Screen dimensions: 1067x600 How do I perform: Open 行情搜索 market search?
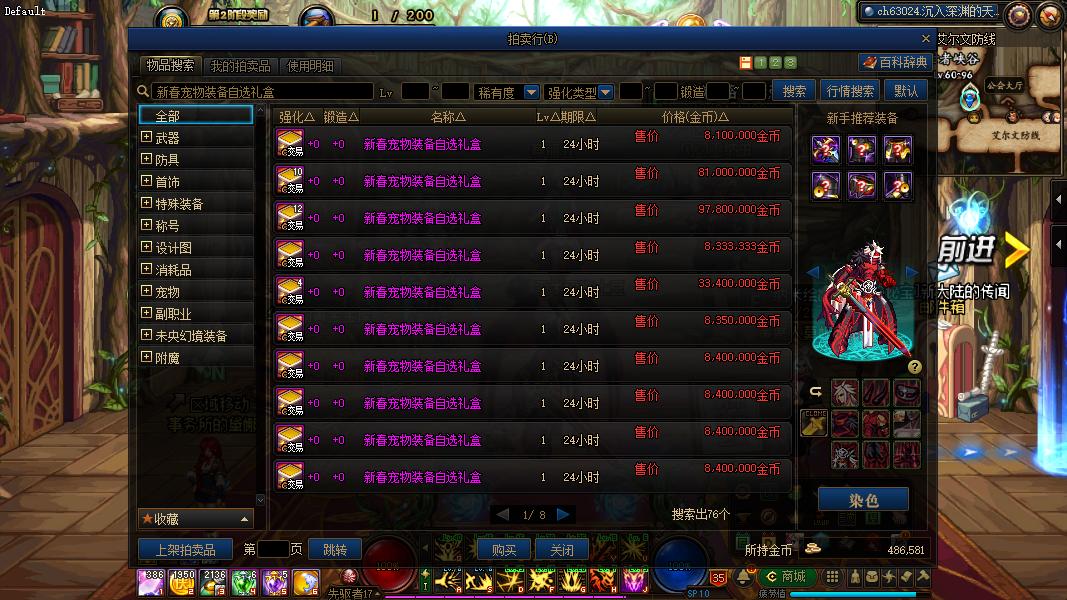(x=851, y=91)
